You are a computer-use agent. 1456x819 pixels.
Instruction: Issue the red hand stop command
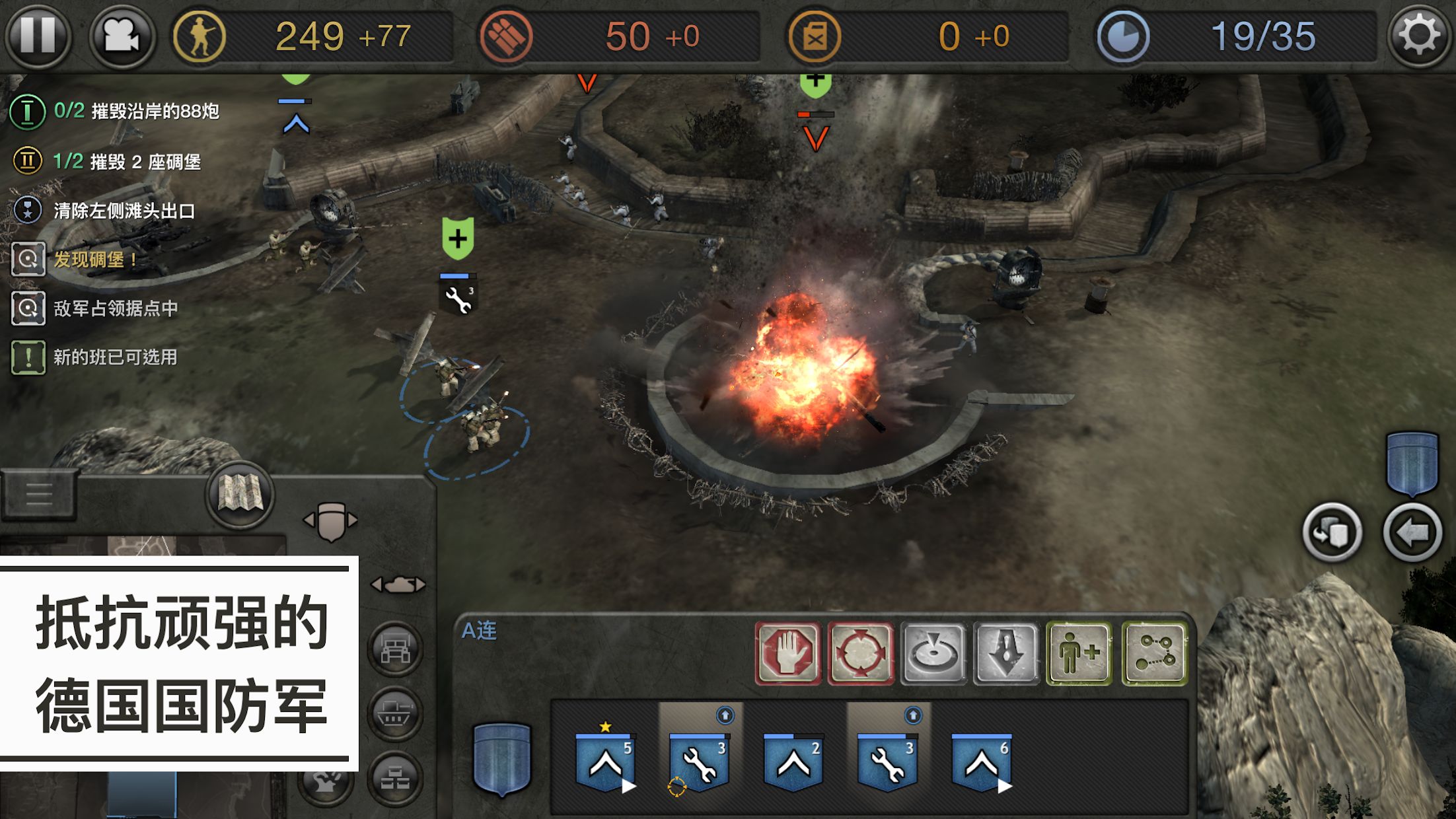787,653
